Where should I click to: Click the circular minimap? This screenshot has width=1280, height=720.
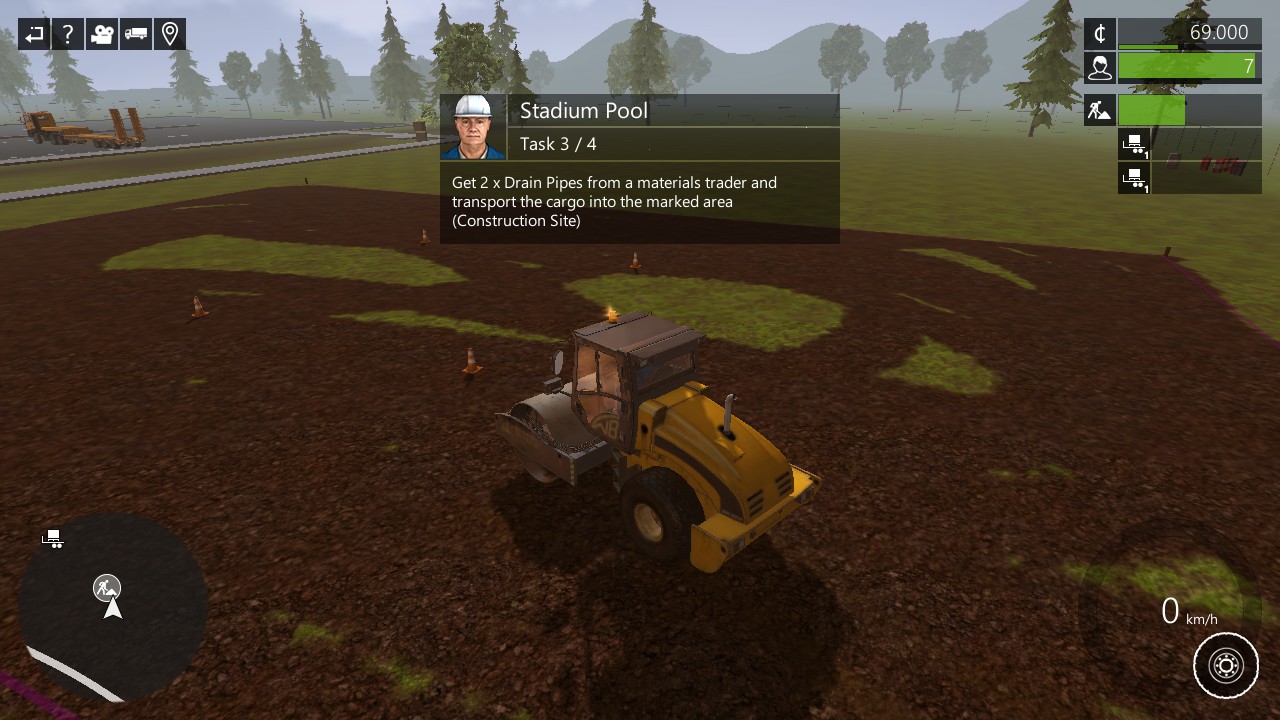tap(113, 607)
